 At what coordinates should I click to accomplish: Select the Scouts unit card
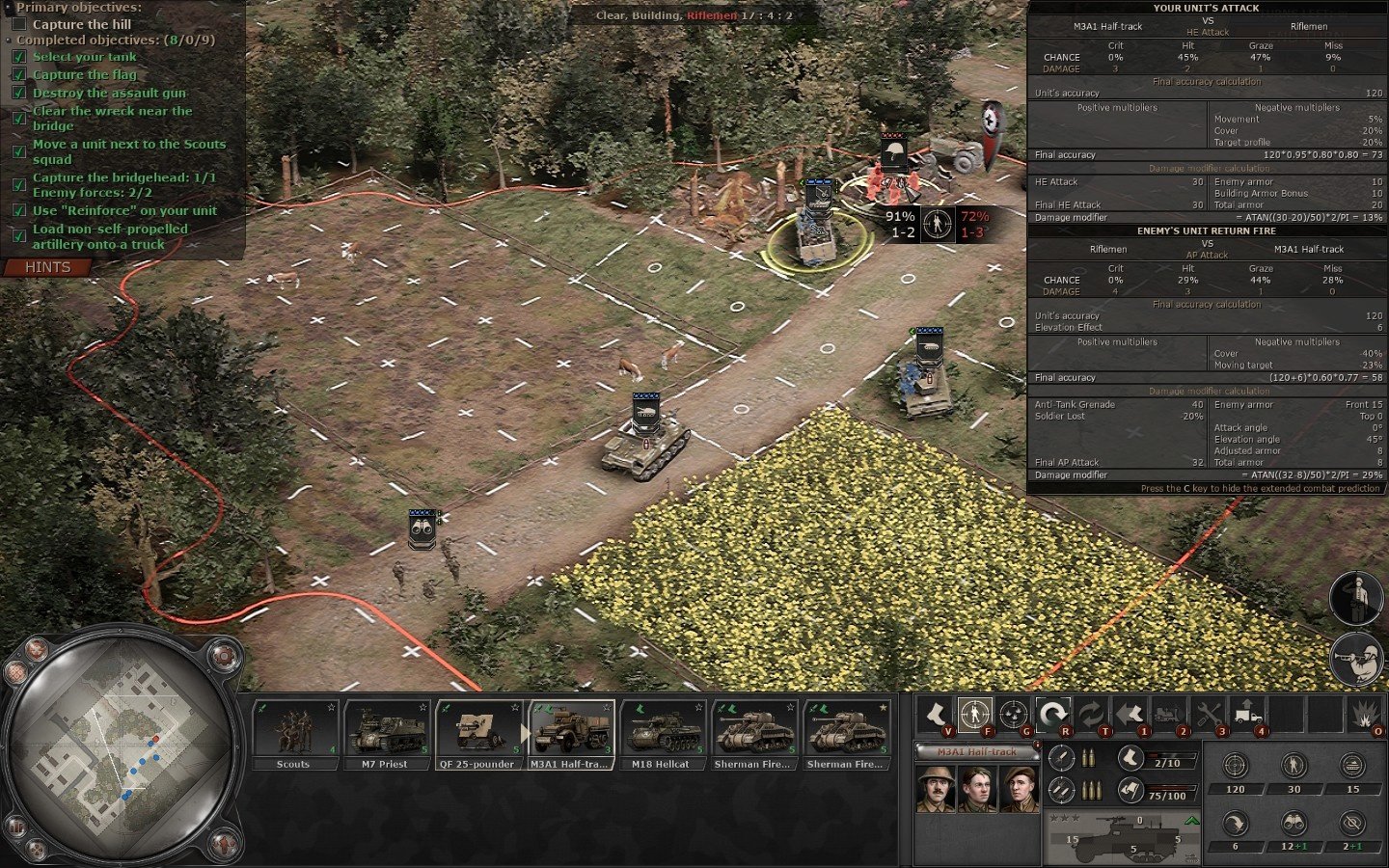(x=293, y=734)
